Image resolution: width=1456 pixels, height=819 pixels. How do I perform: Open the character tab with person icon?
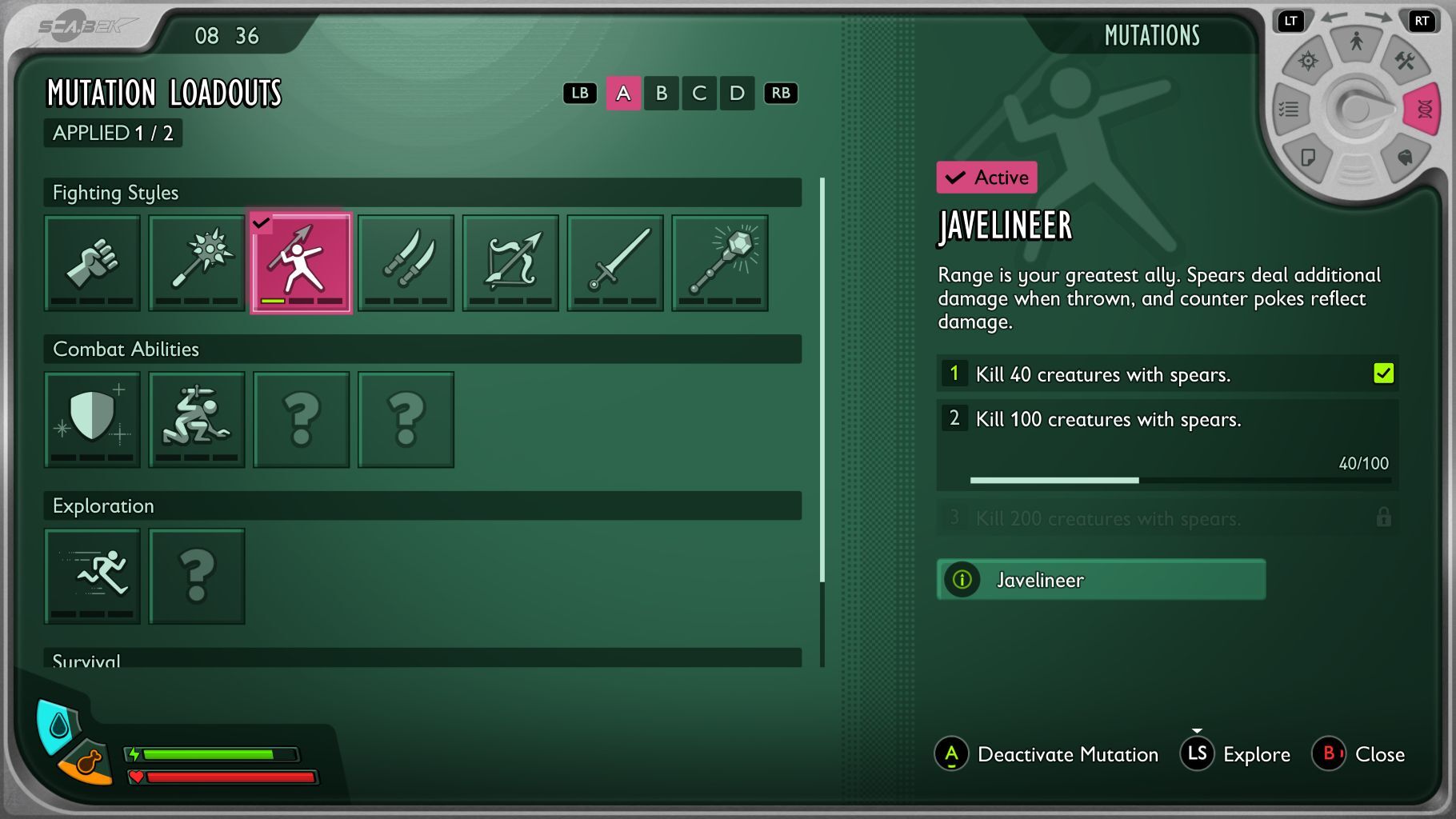(x=1356, y=42)
